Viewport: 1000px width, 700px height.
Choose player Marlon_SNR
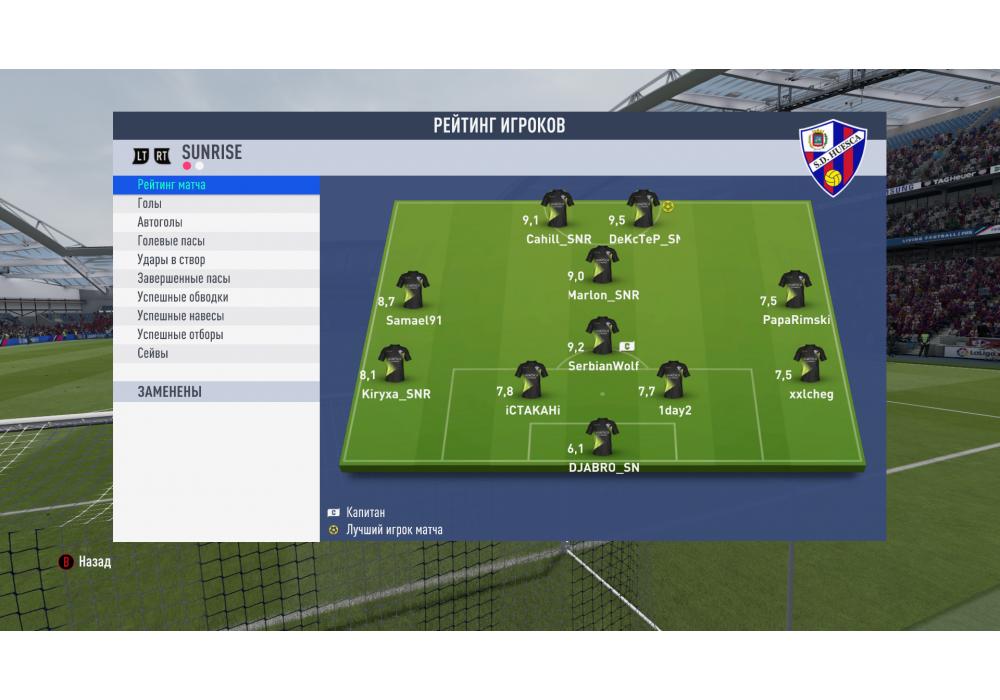coord(602,265)
